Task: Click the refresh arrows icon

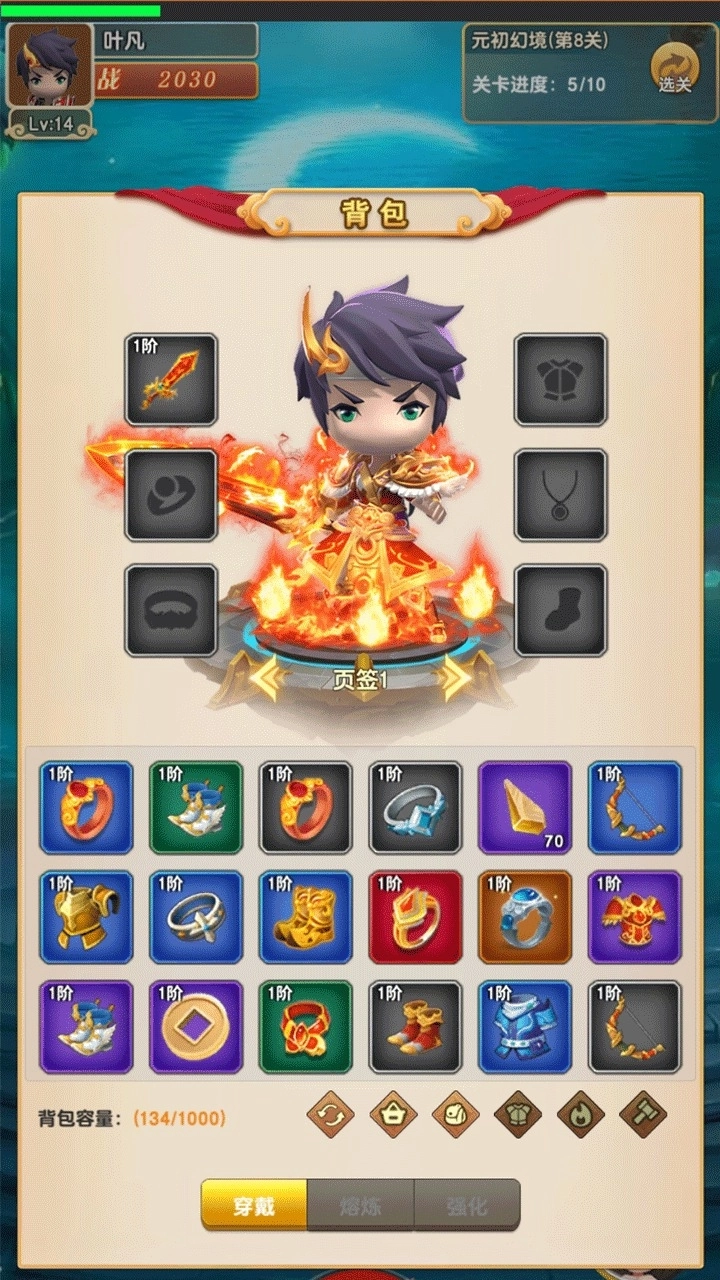Action: pos(330,1114)
